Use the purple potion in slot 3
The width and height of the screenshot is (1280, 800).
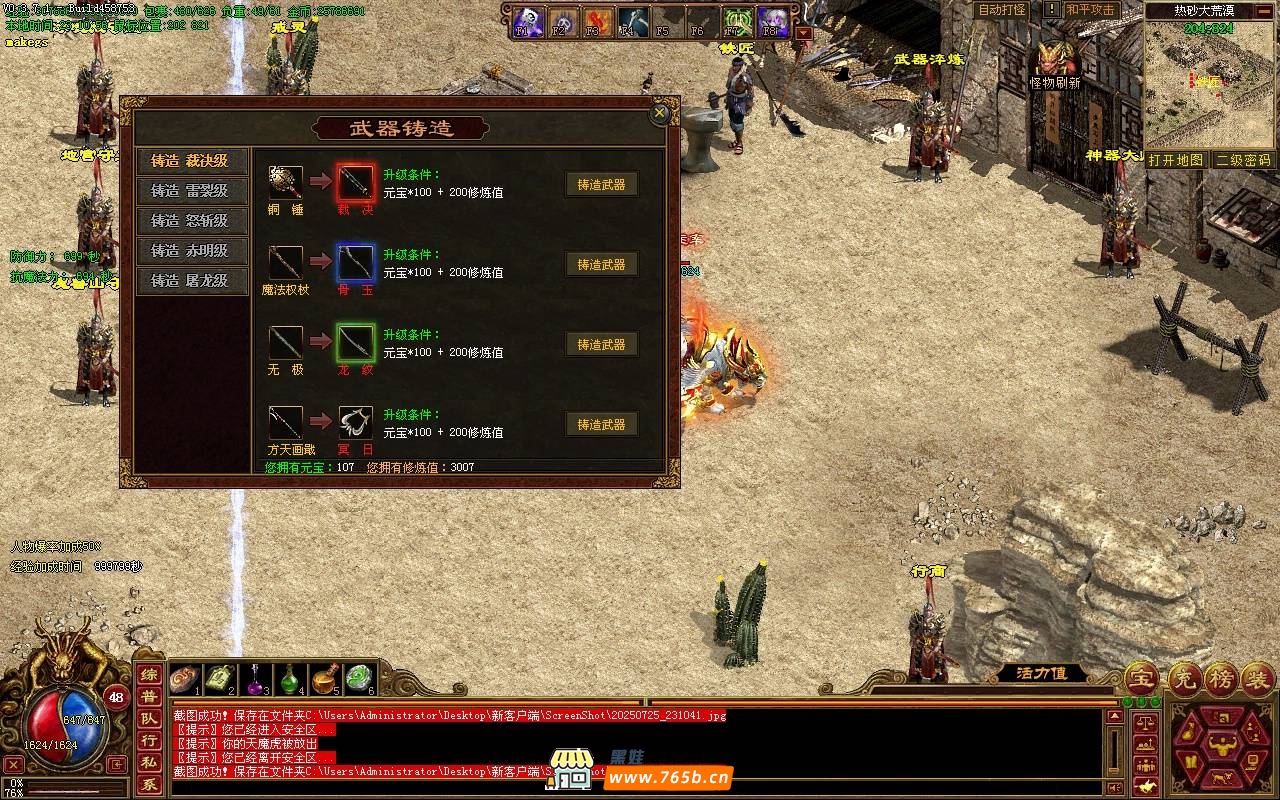tap(256, 679)
